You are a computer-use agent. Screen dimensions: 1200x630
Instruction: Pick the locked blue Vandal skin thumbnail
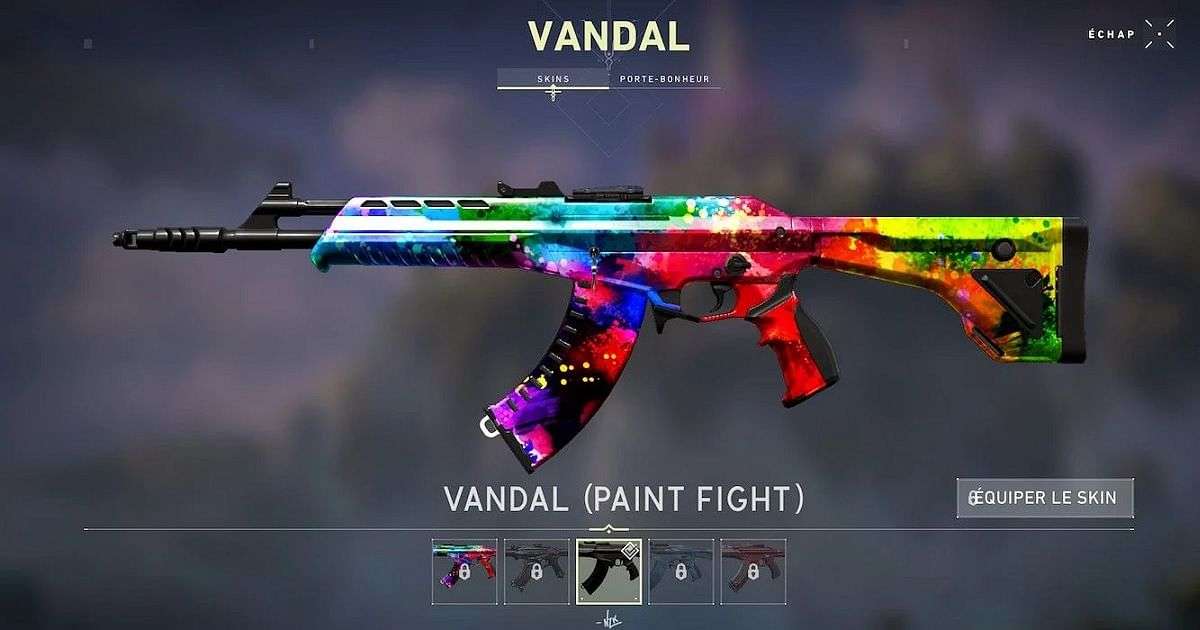(x=681, y=571)
